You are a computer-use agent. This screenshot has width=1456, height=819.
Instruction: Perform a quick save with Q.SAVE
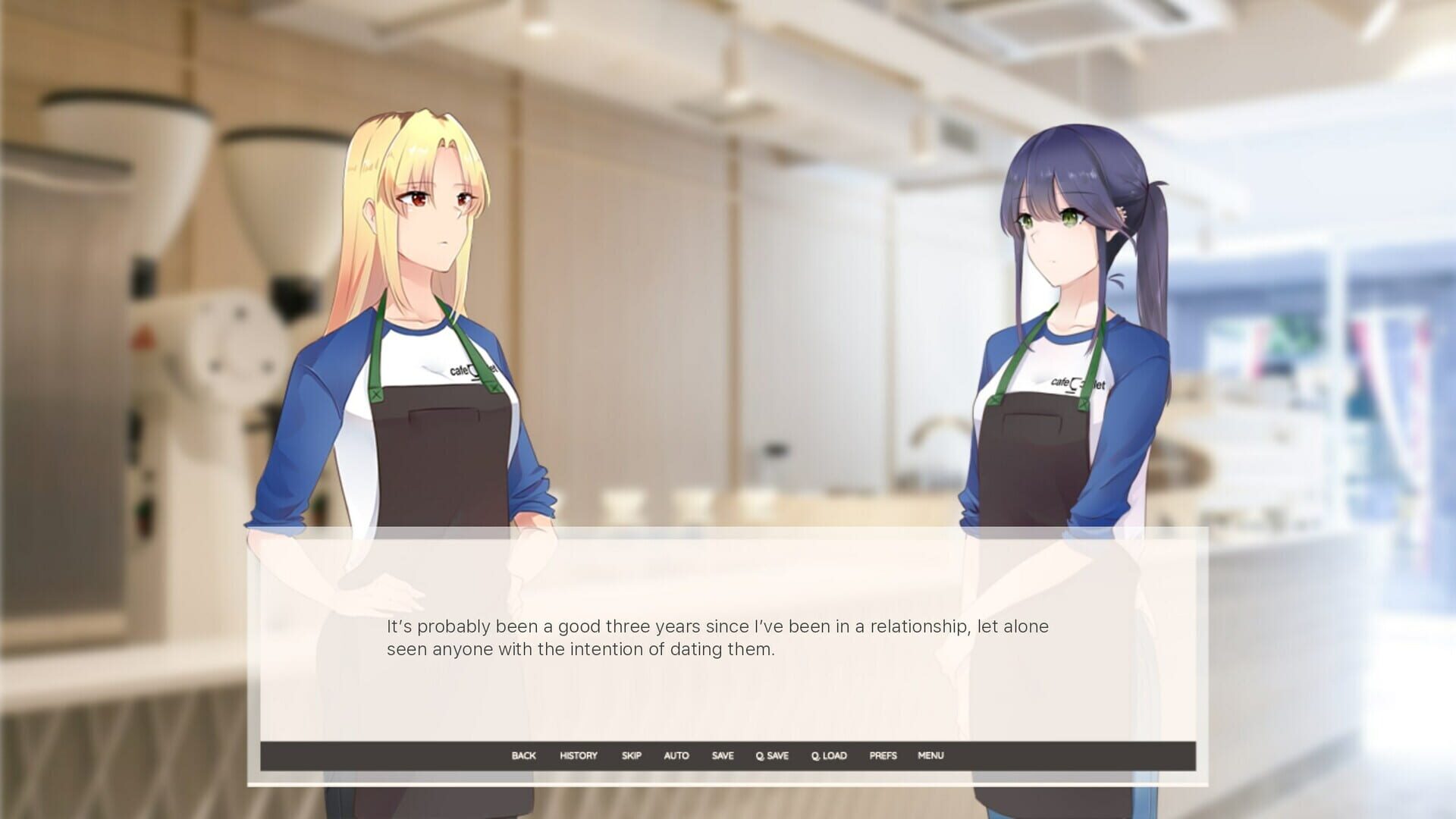771,755
